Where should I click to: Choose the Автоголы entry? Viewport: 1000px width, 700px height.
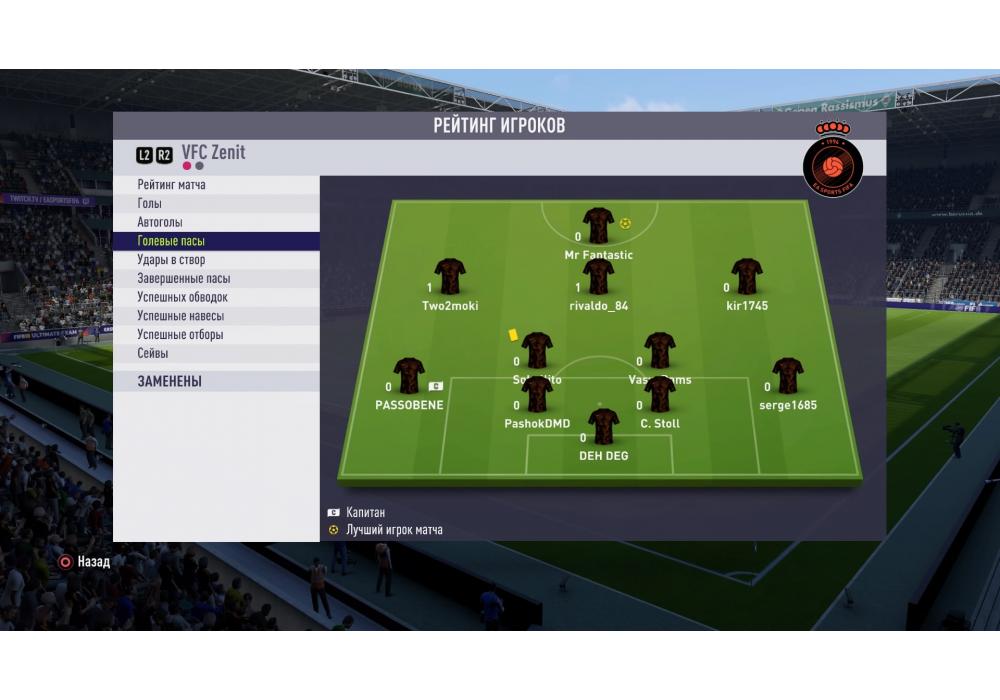(x=160, y=222)
